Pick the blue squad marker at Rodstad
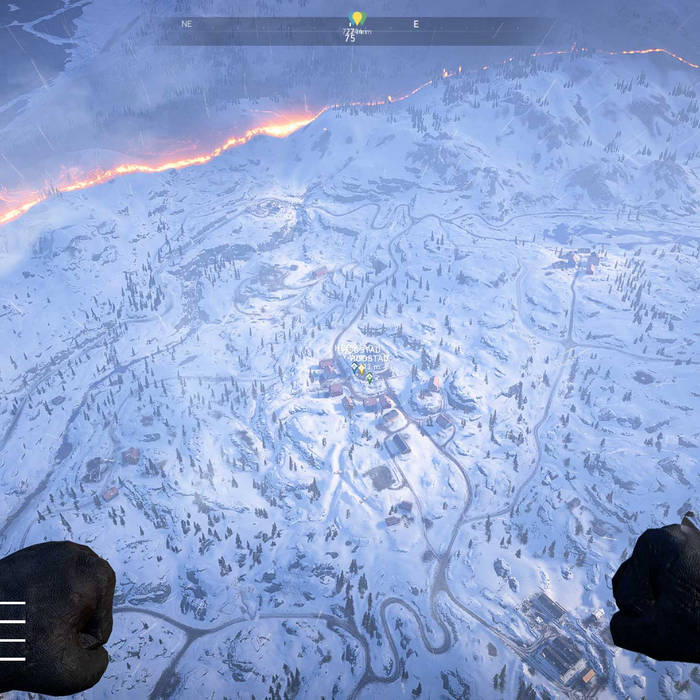Viewport: 700px width, 700px height. (354, 367)
